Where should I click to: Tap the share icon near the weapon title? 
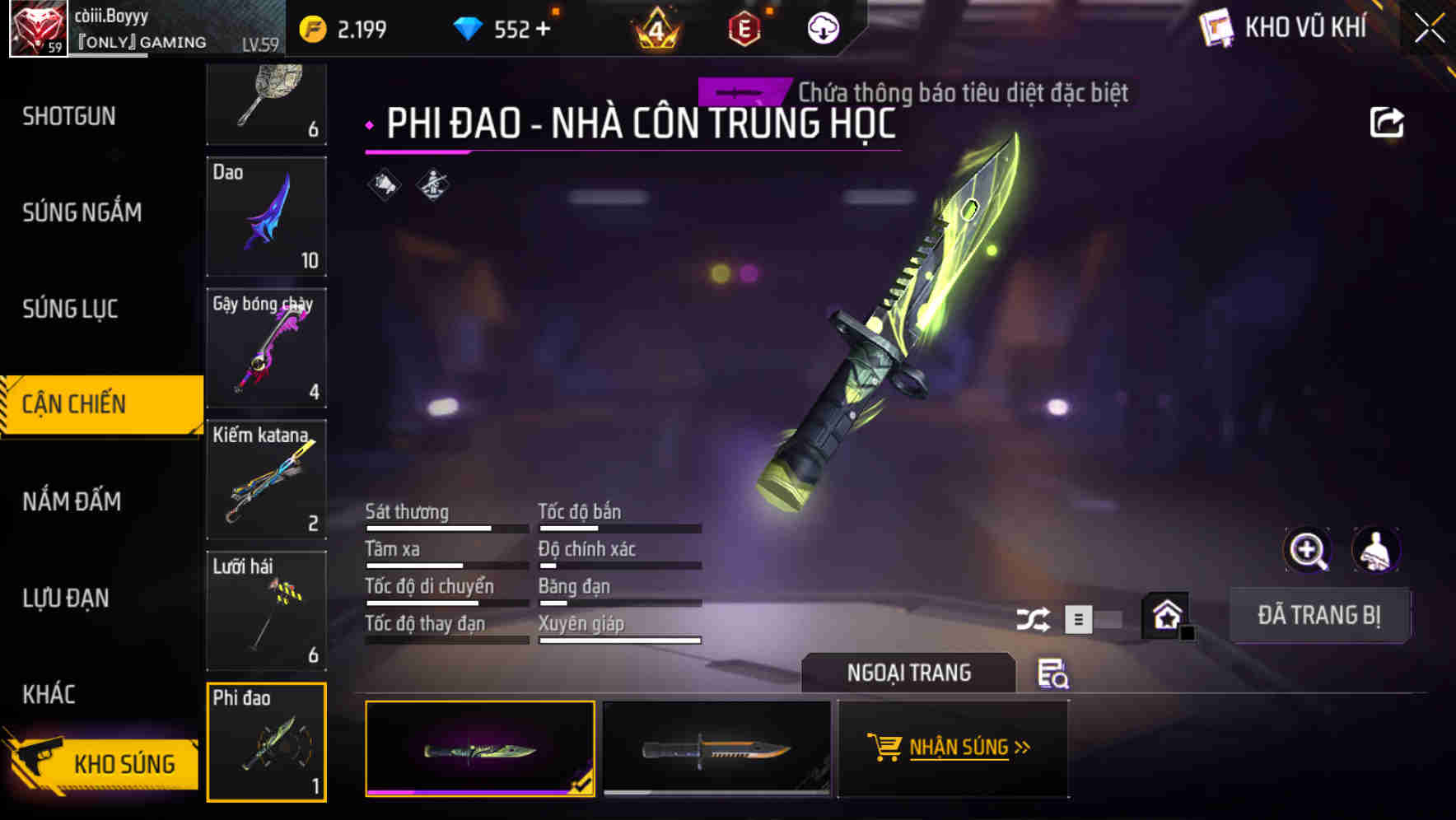pos(1387,122)
